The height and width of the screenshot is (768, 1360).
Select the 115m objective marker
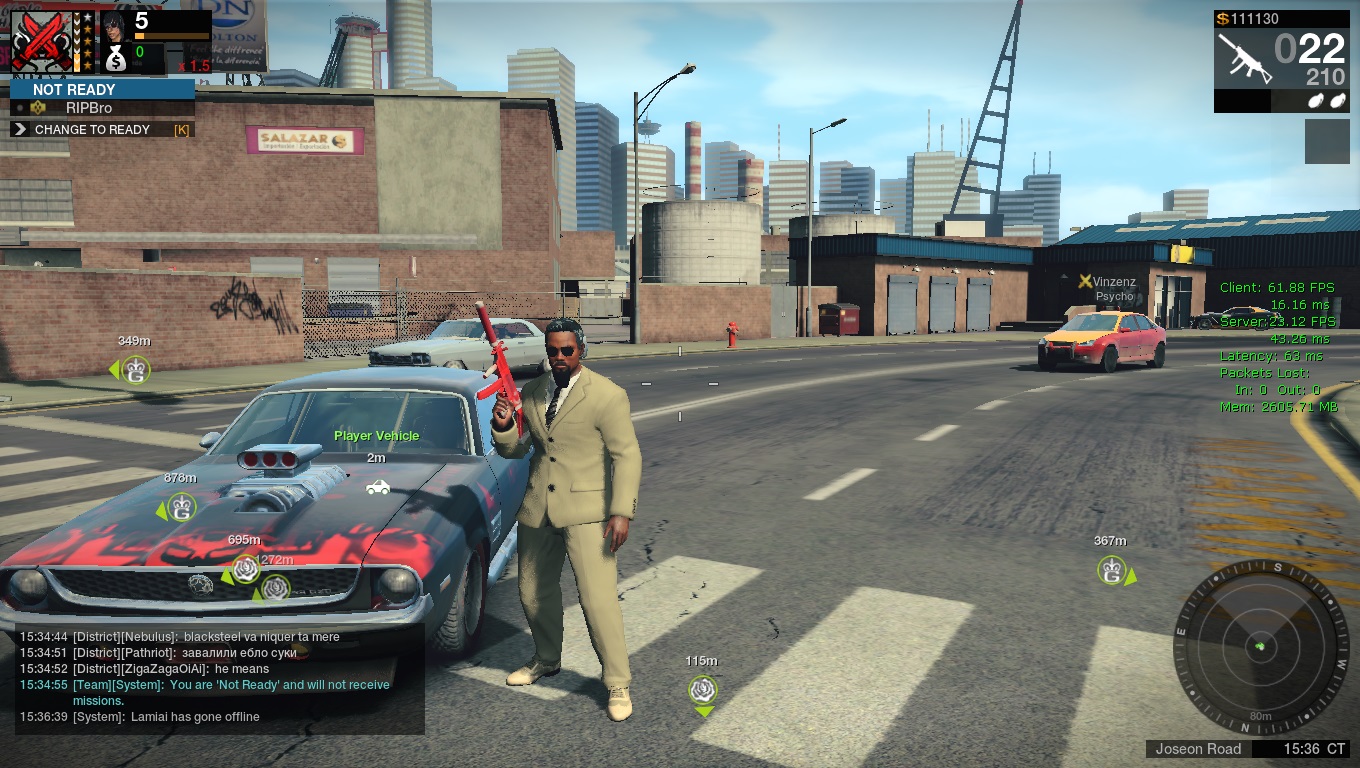[x=704, y=689]
